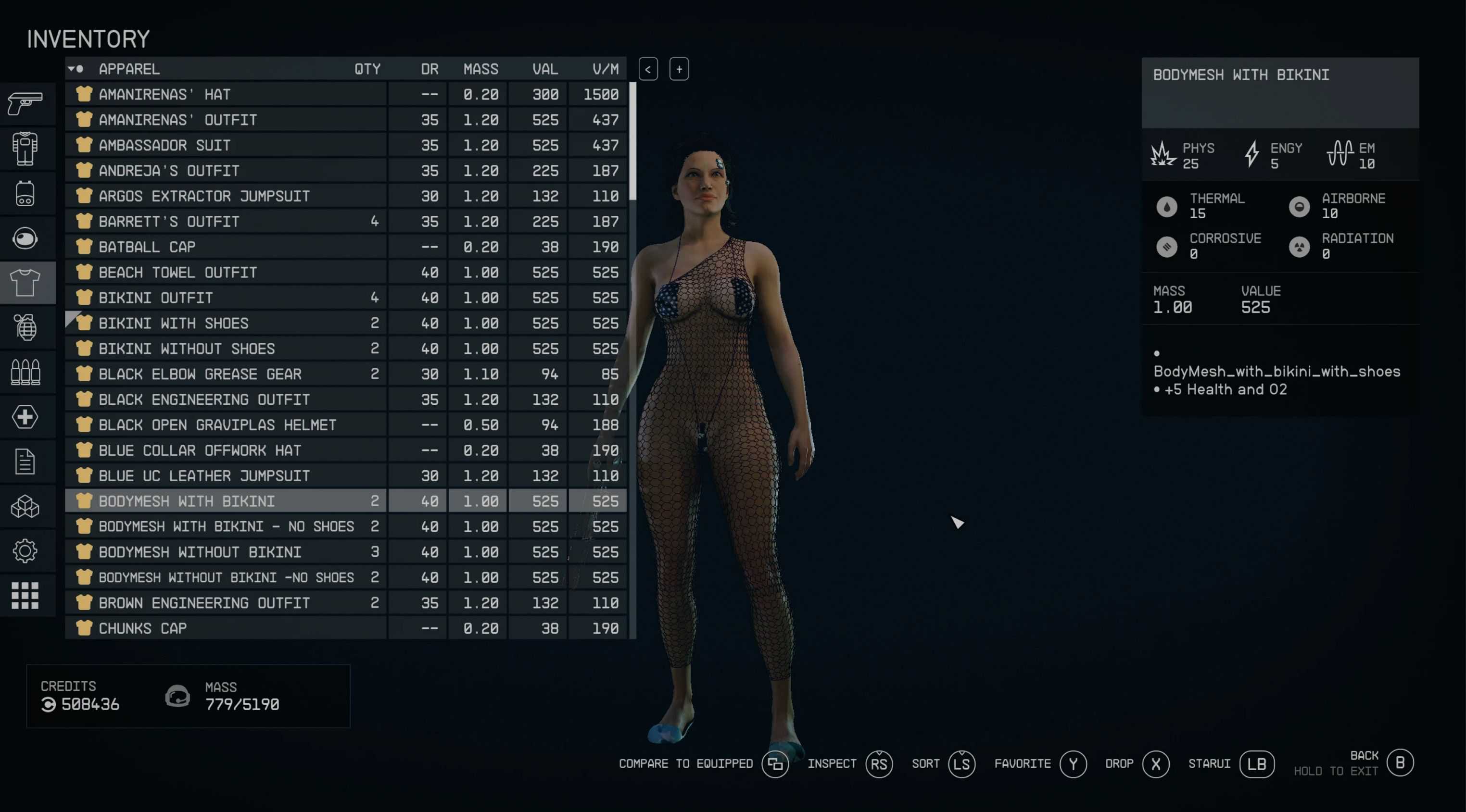Screen dimensions: 1466x812
Task: Switch to the helmets category icon
Action: pos(25,238)
